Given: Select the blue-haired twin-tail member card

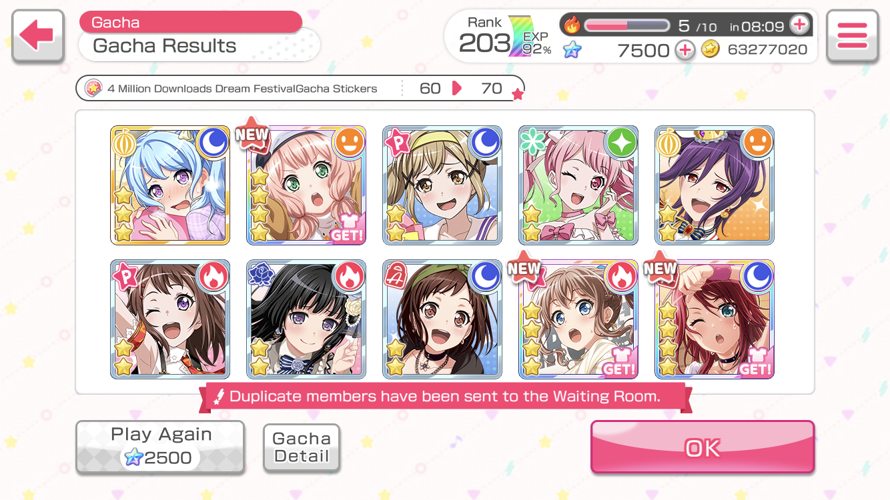Looking at the screenshot, I should [170, 185].
